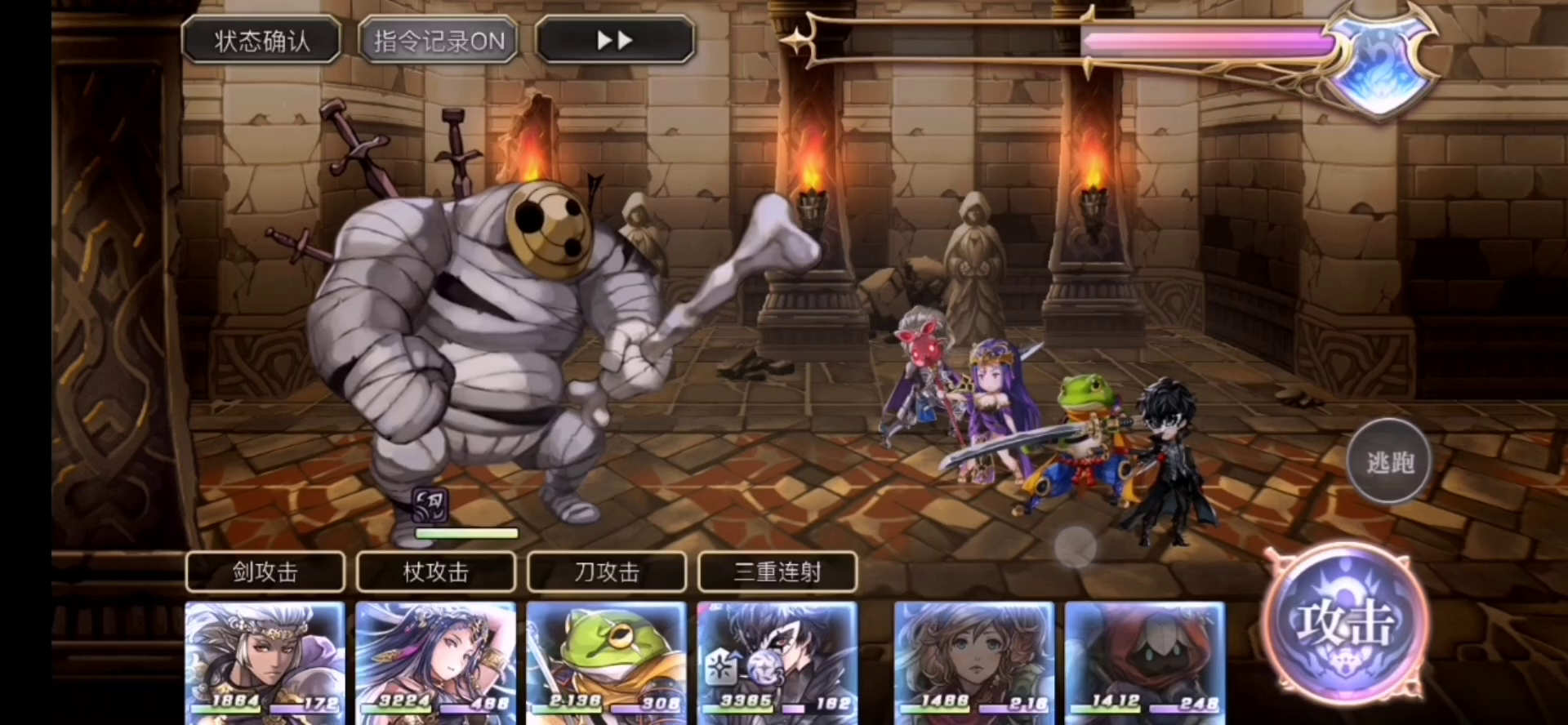The height and width of the screenshot is (725, 1568).
Task: Click the 逃跑 escape button
Action: point(1389,462)
